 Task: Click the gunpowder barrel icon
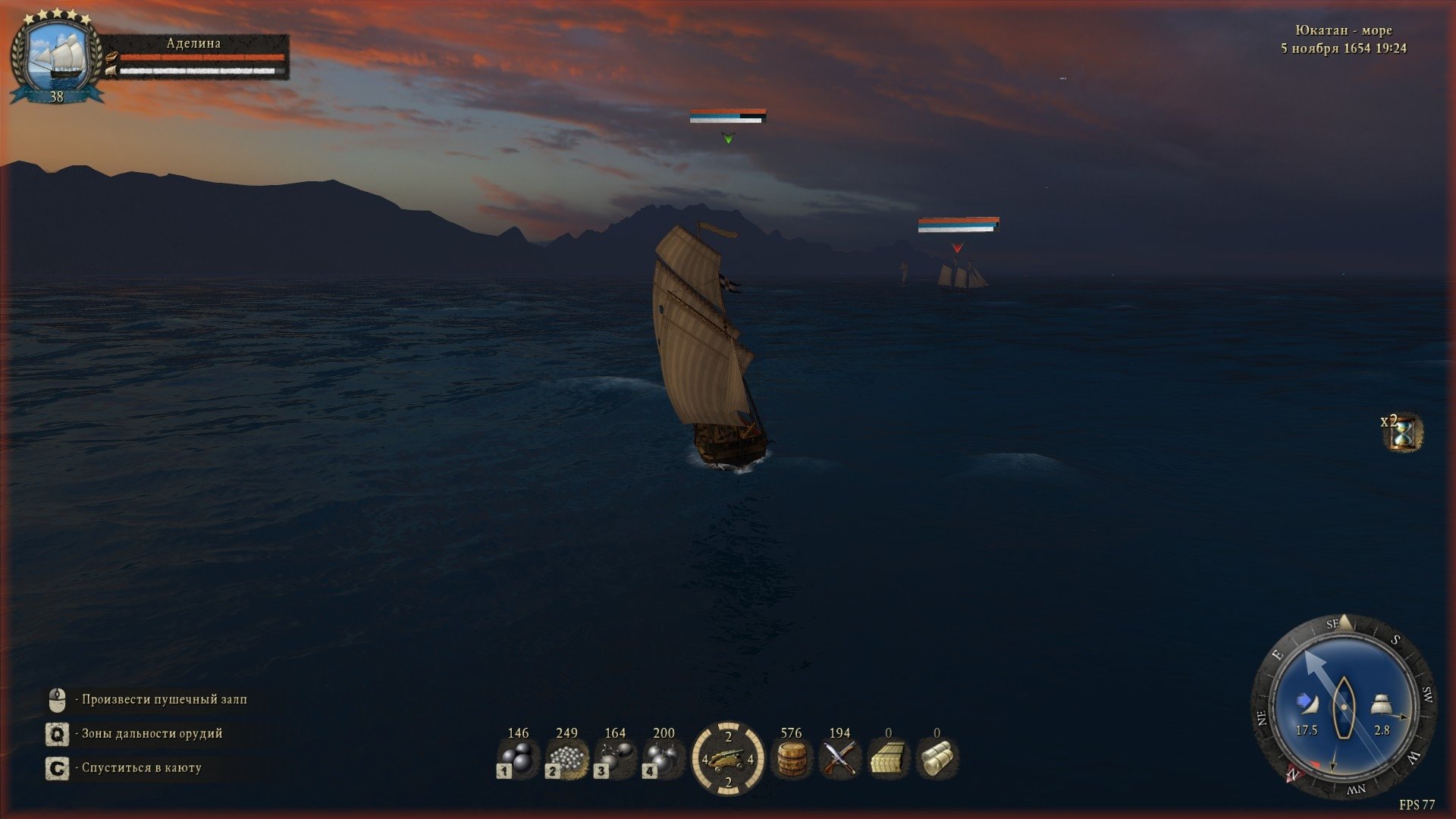click(791, 758)
